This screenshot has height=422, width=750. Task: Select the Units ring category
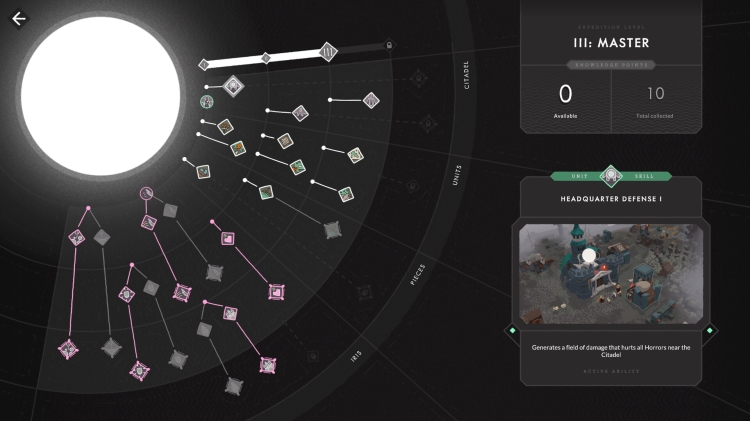pos(456,176)
